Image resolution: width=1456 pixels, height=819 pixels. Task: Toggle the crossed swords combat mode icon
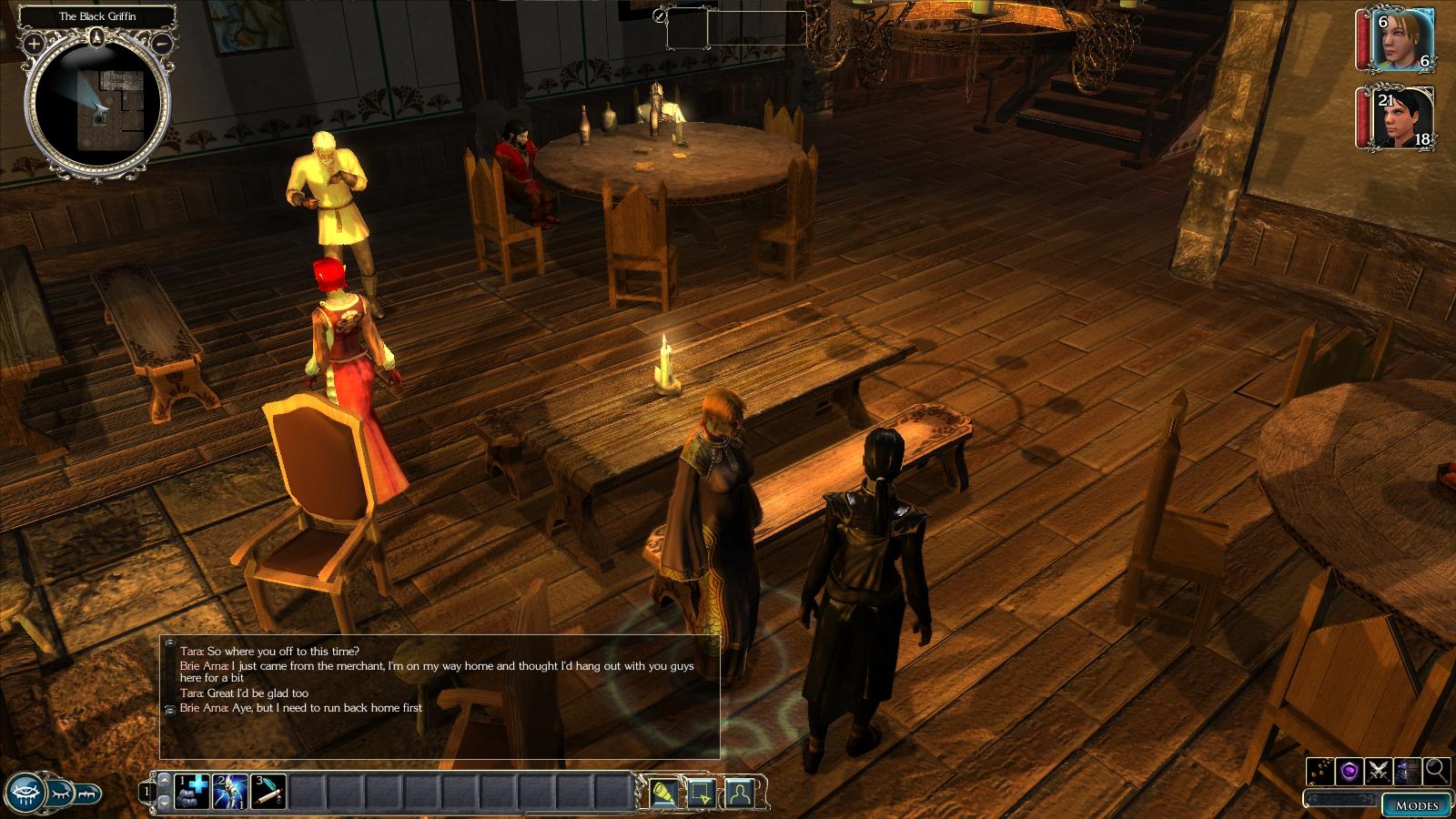coord(1379,772)
